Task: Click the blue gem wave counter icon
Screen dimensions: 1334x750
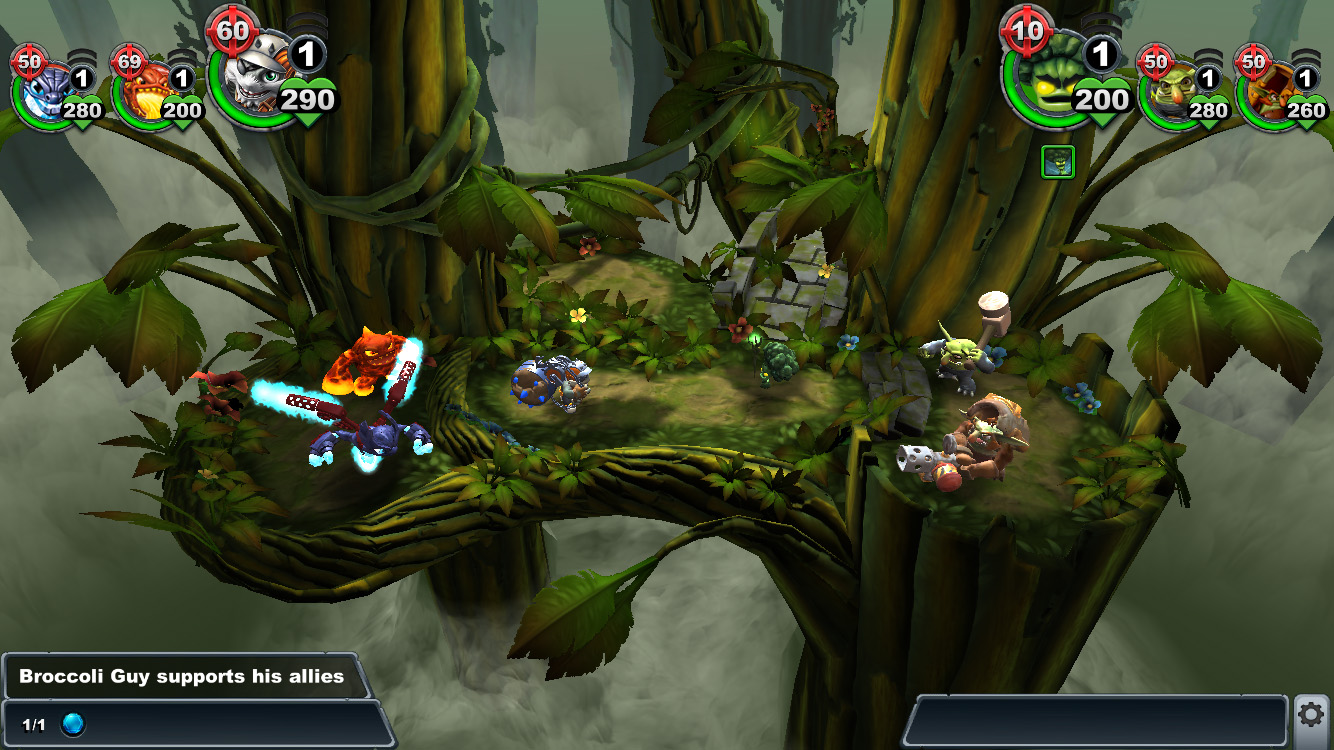Action: pos(73,724)
